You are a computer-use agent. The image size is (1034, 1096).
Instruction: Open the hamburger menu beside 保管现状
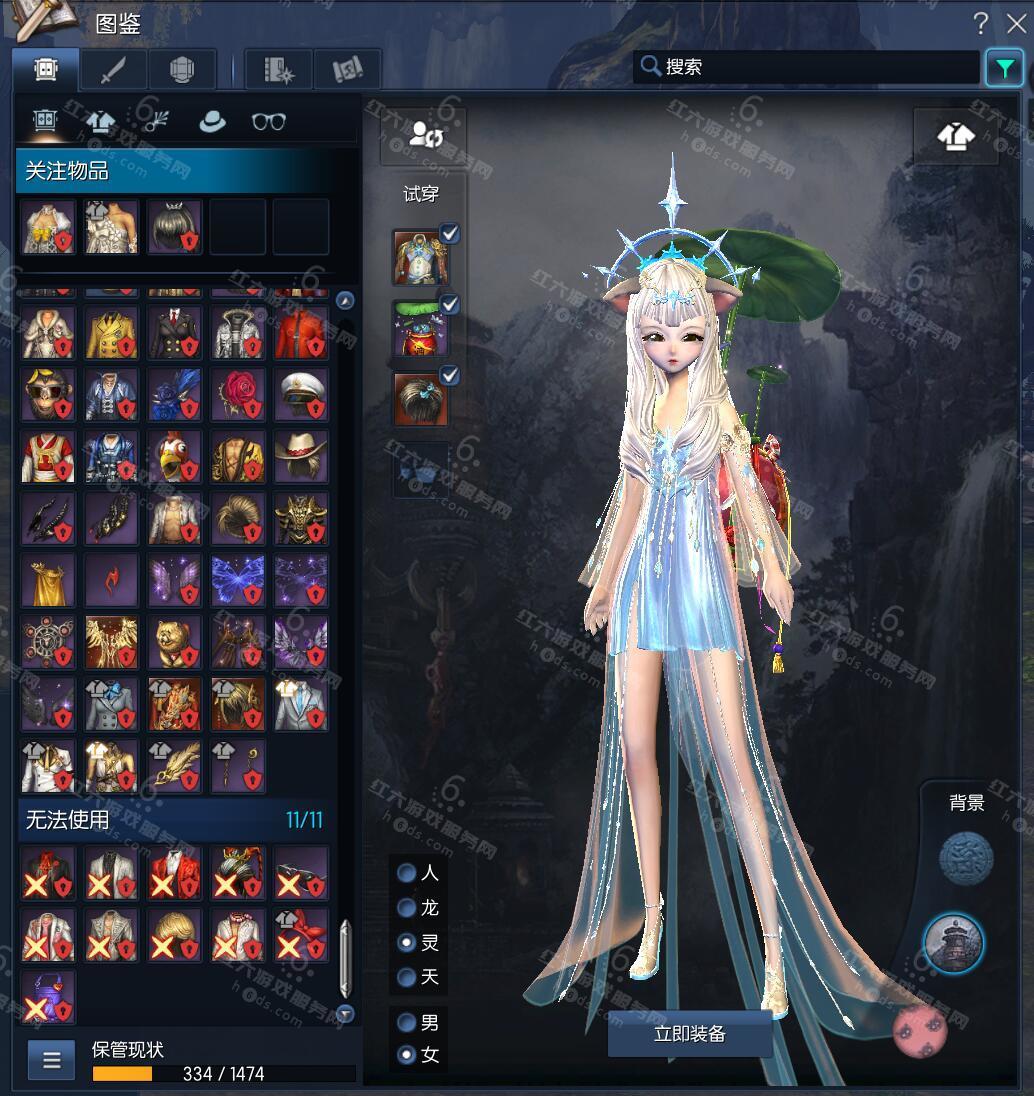point(51,1060)
